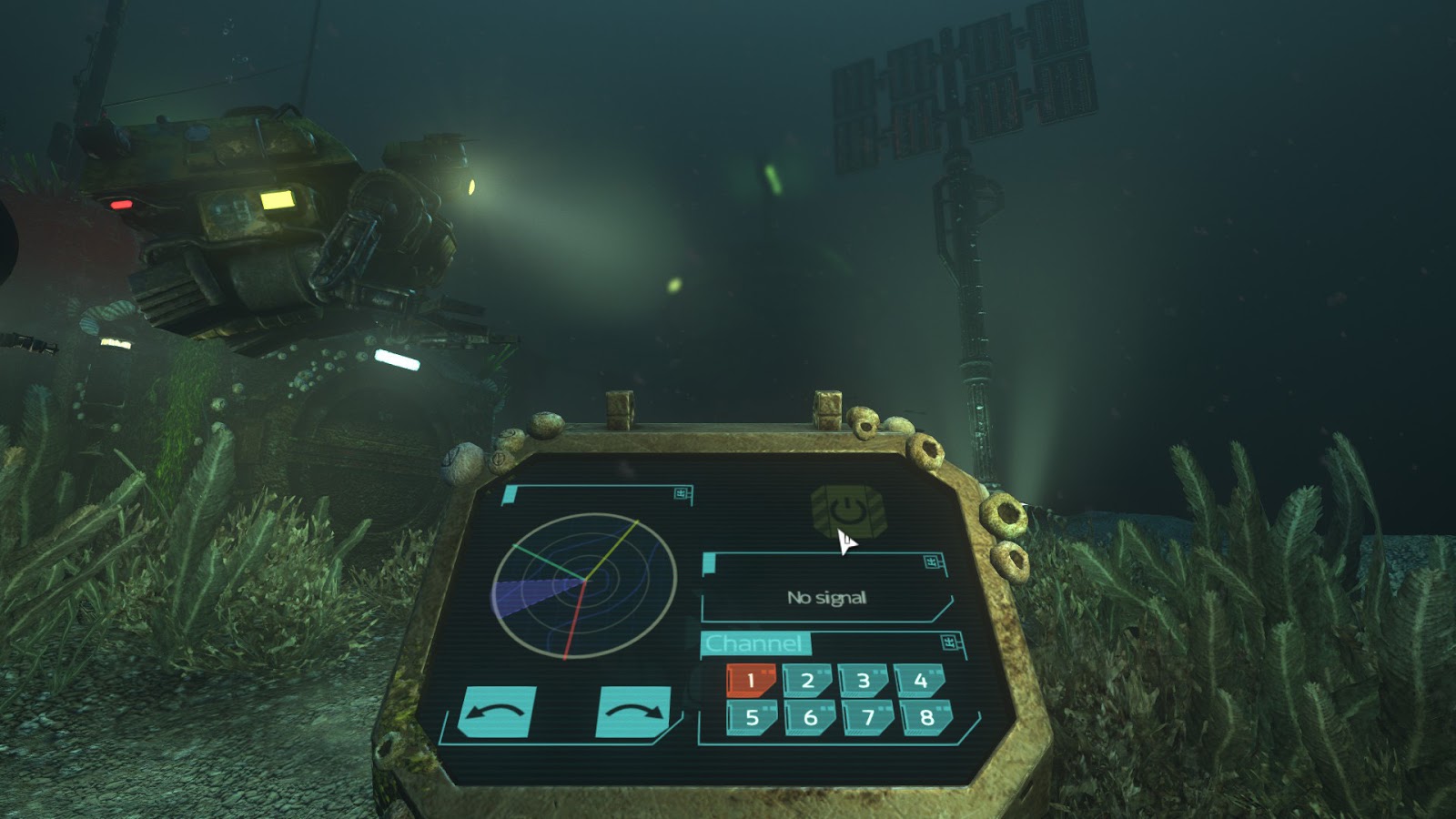The height and width of the screenshot is (819, 1456).
Task: Rotate the antenna with the right arrow
Action: coord(634,712)
